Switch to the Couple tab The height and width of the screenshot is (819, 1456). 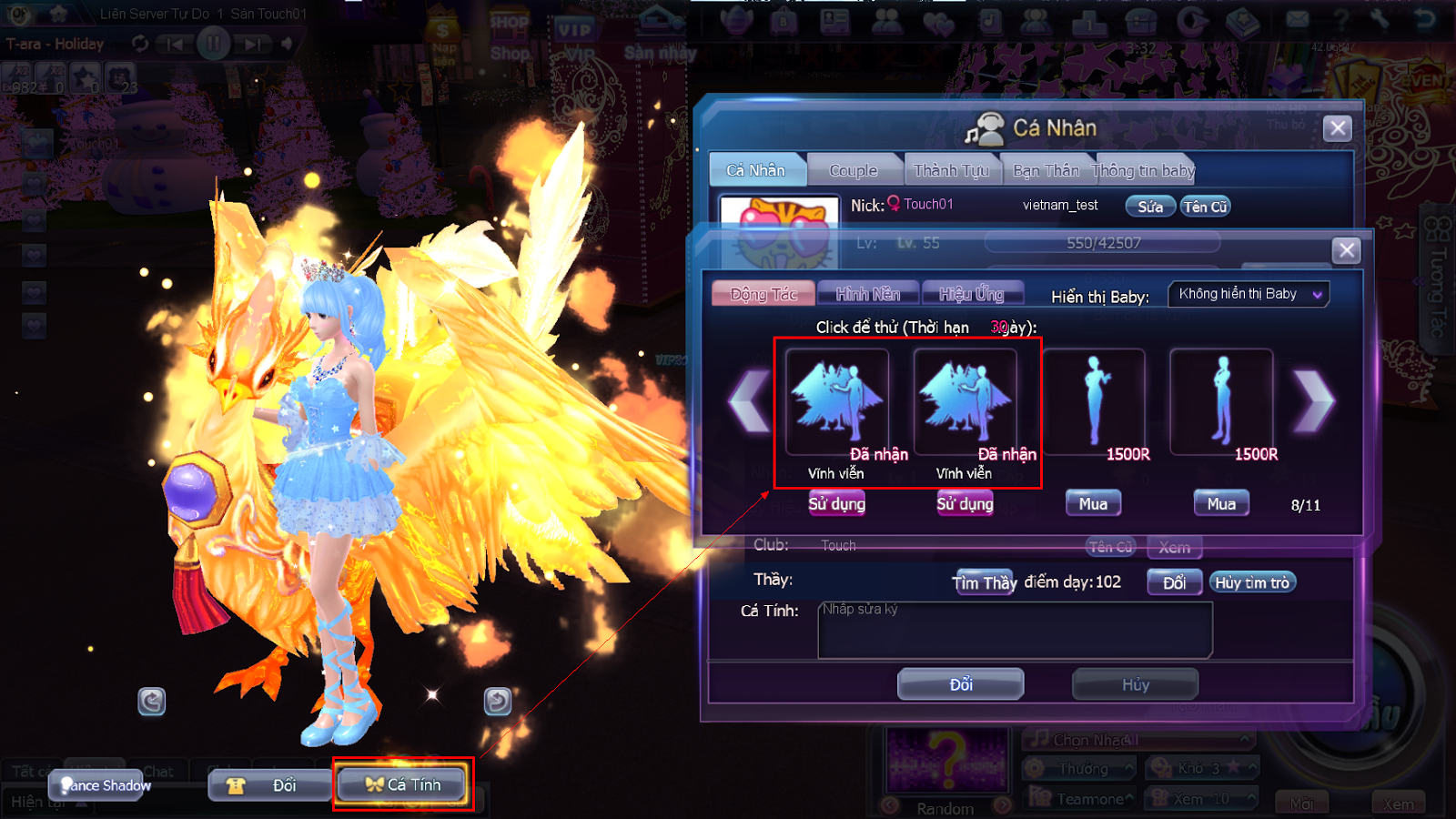[x=854, y=169]
